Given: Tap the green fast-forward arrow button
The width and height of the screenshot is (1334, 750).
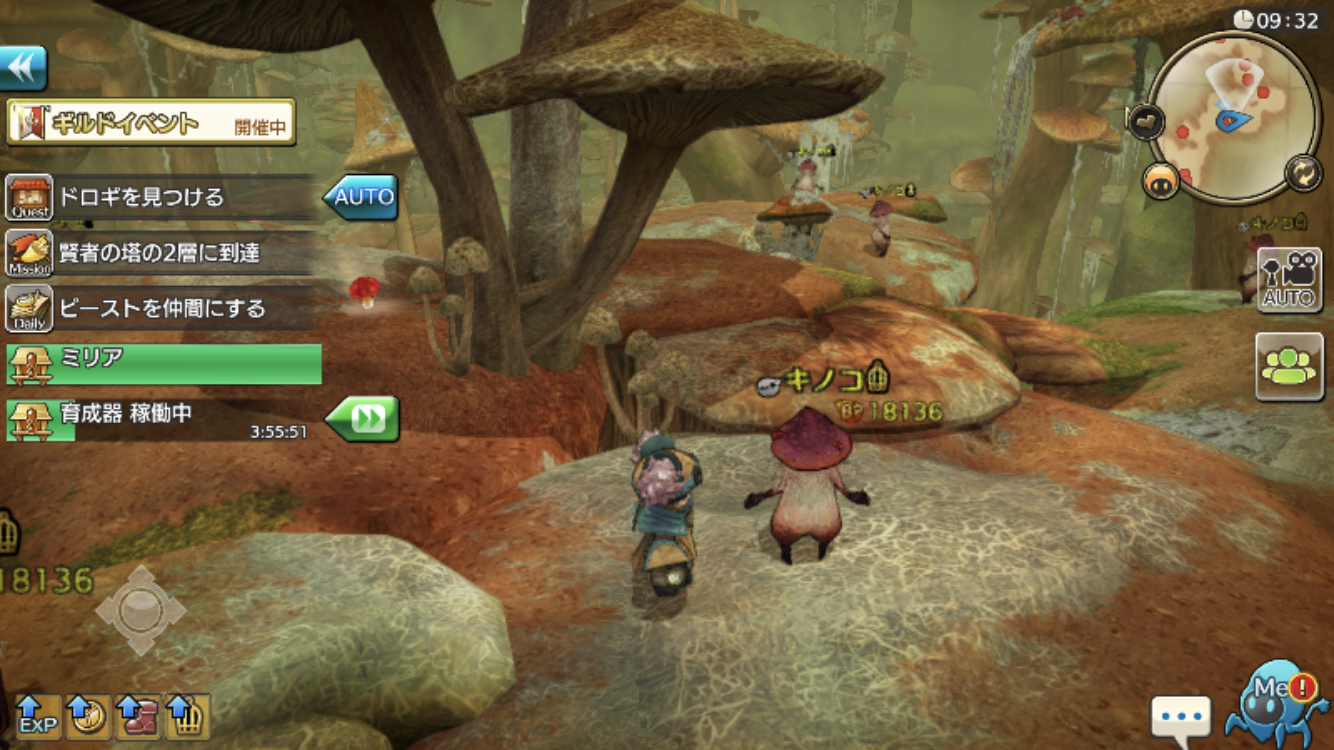Looking at the screenshot, I should click(364, 419).
